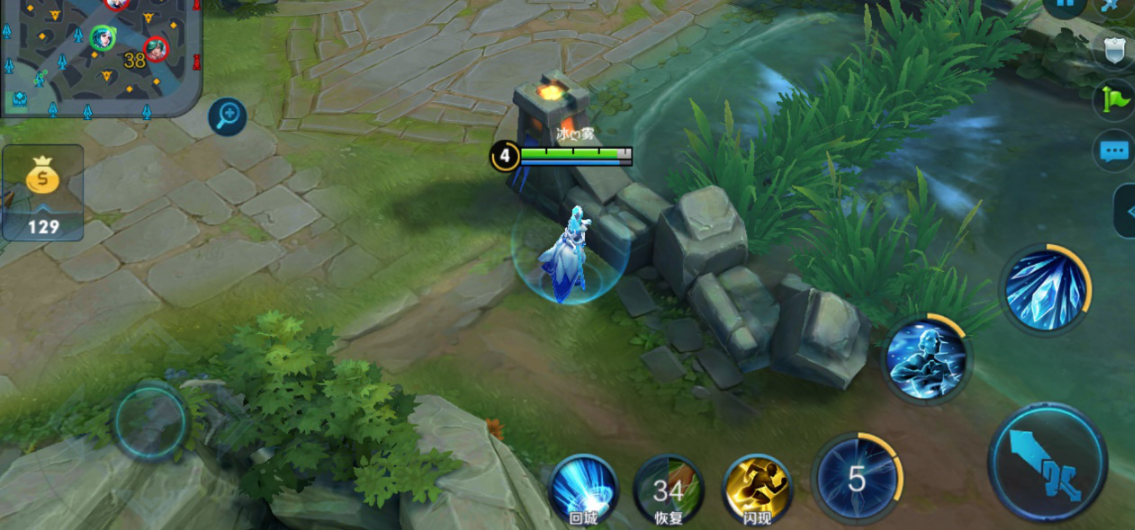Pause the game
Image resolution: width=1135 pixels, height=530 pixels.
tap(1065, 4)
